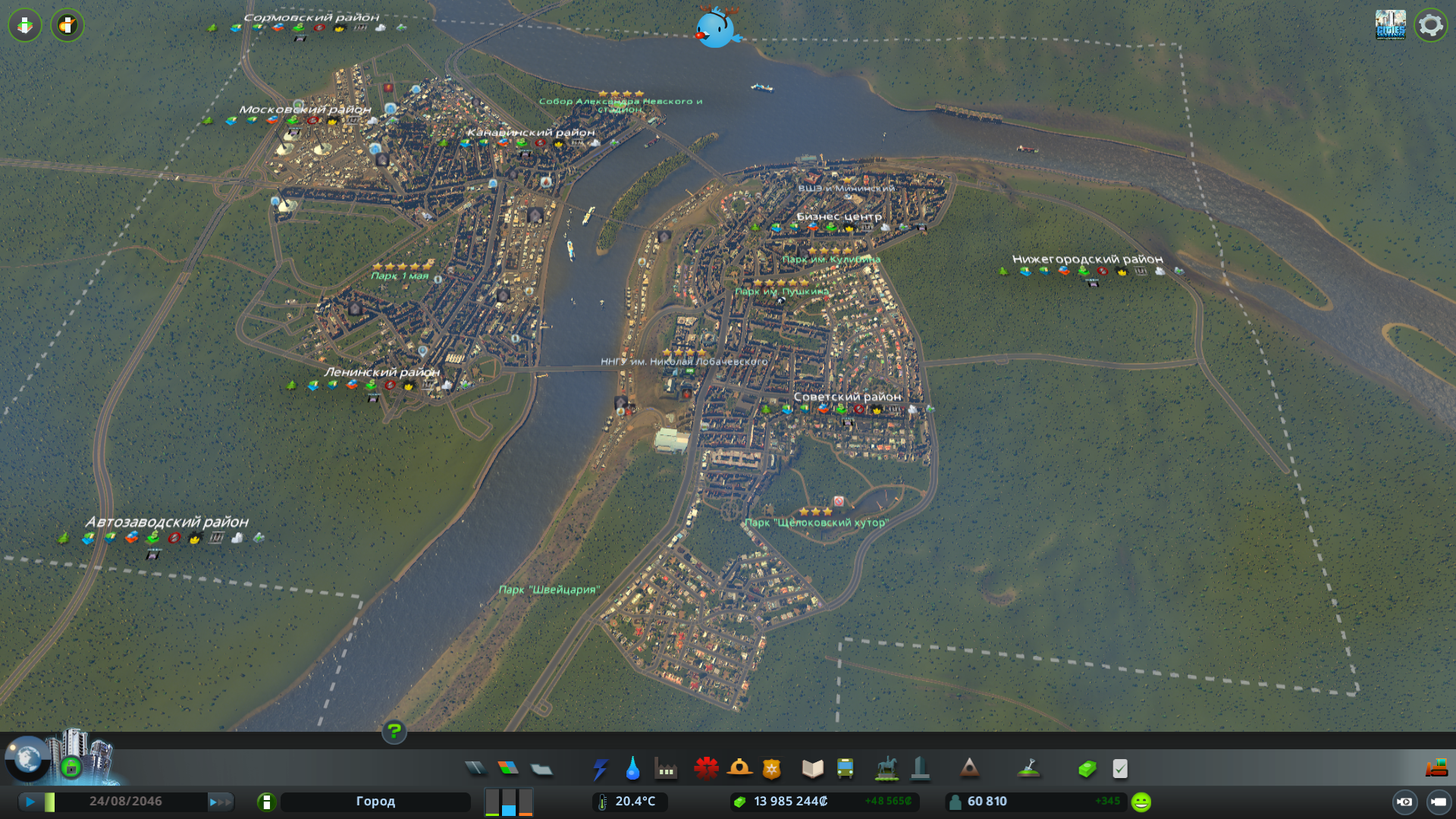1456x819 pixels.
Task: Edit the city name Город field
Action: click(x=375, y=801)
